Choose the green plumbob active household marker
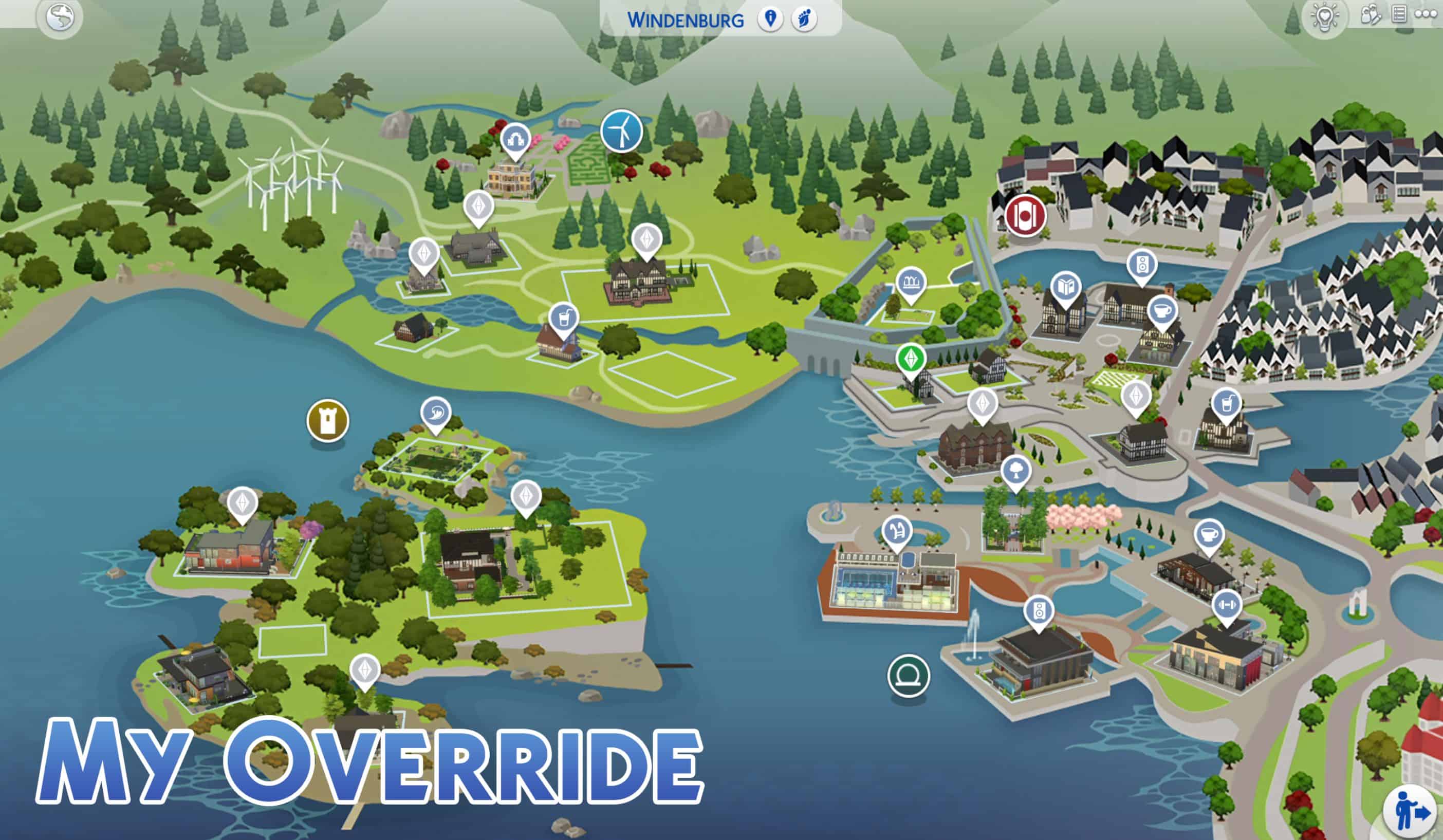The image size is (1443, 840). (911, 359)
